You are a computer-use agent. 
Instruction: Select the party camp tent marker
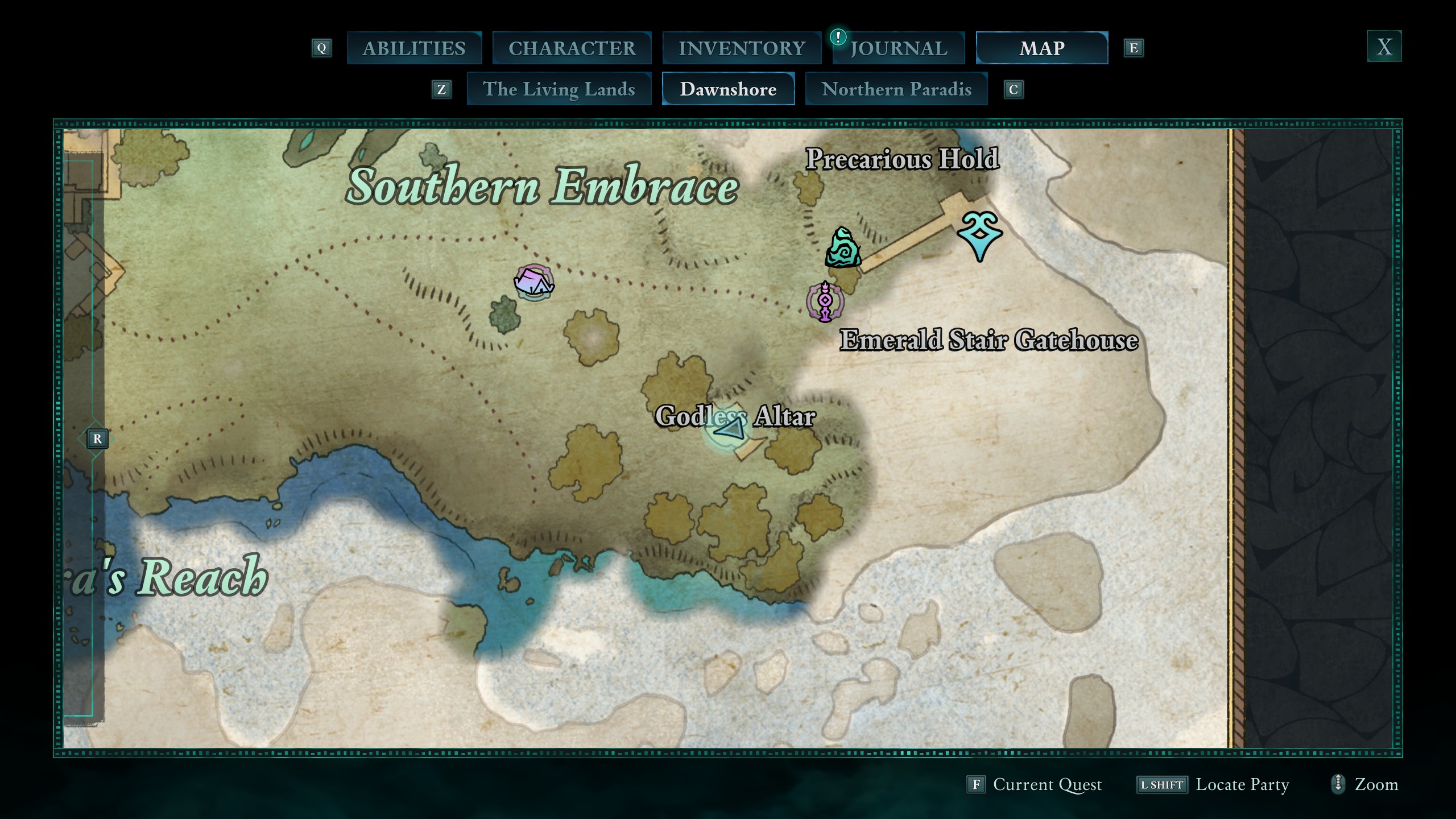pyautogui.click(x=533, y=282)
